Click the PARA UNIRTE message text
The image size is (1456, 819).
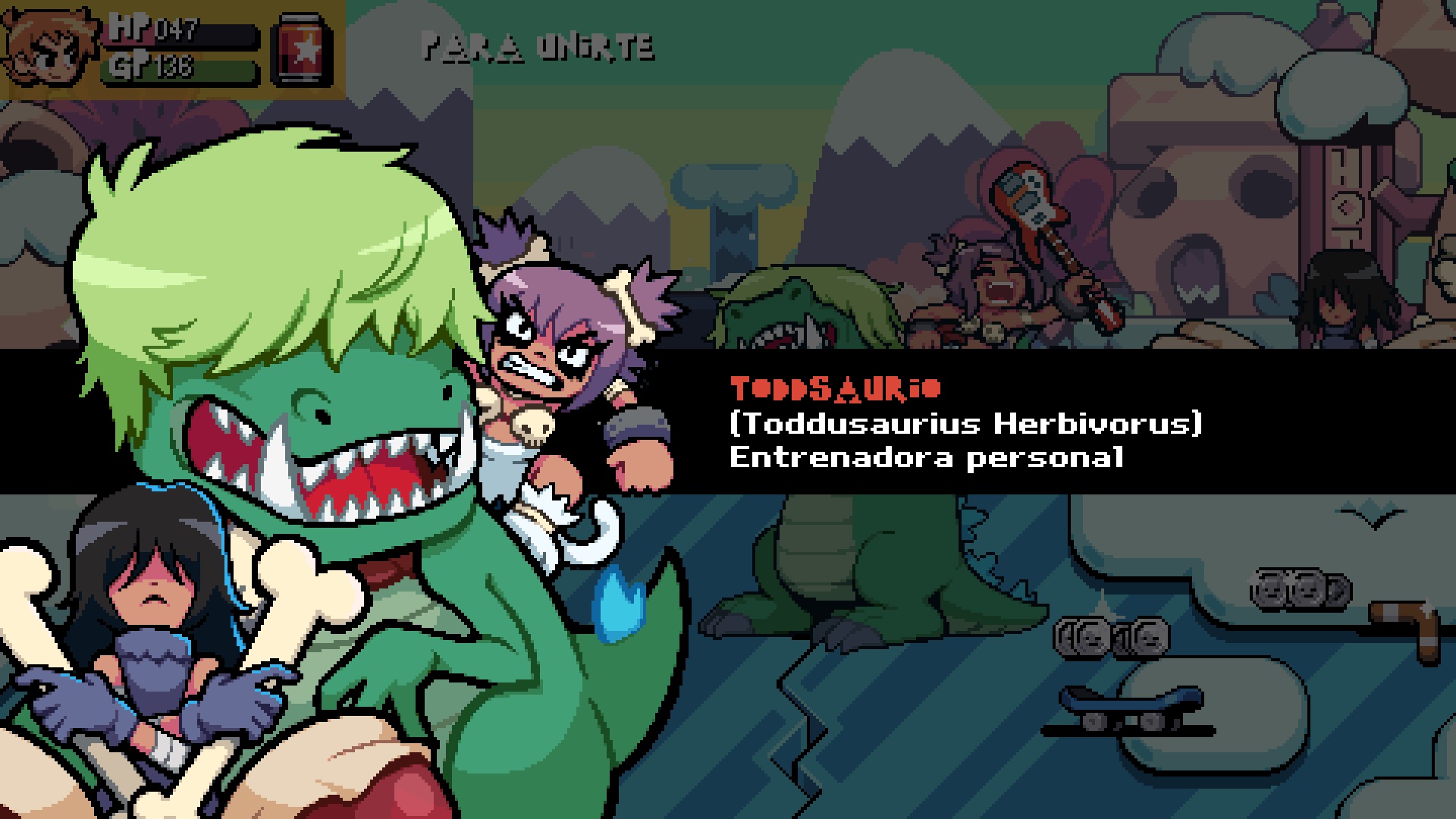tap(538, 47)
